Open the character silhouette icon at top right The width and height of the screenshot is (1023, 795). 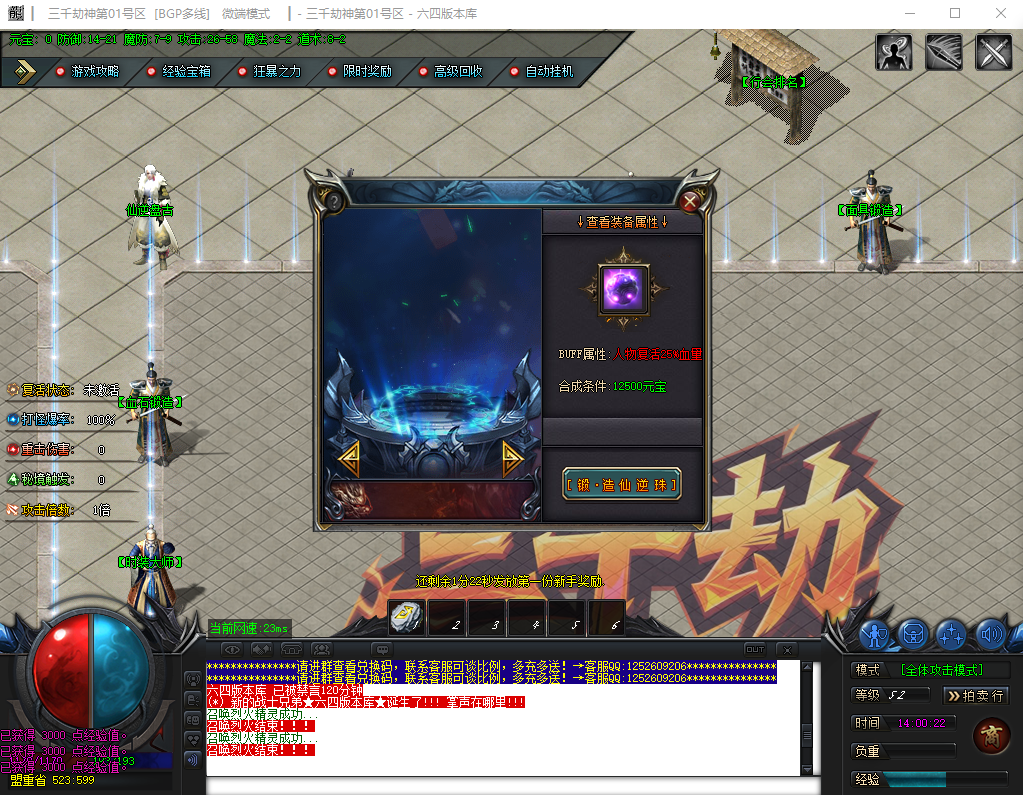(893, 52)
